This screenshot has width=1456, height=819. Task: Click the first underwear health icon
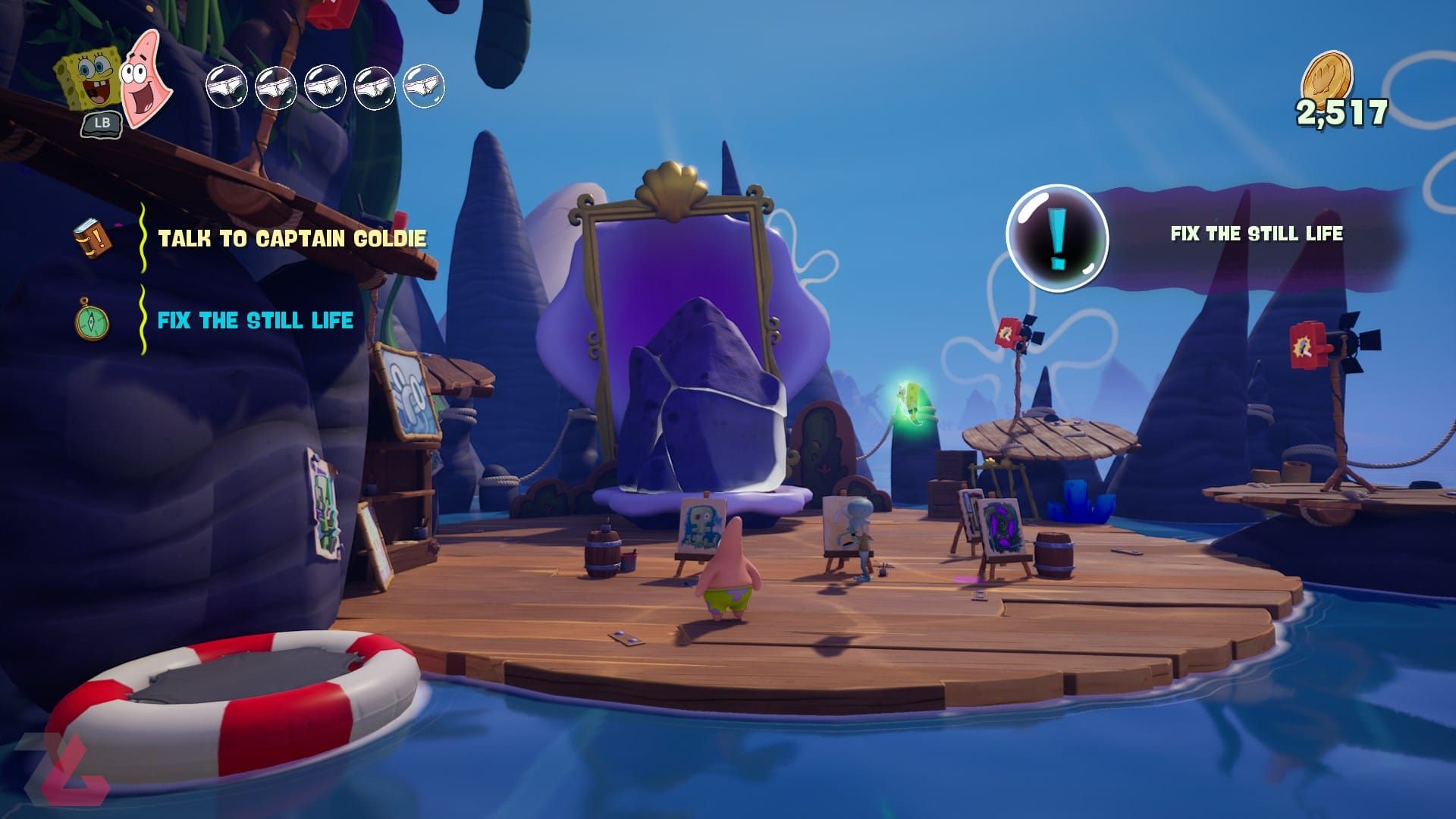[227, 85]
